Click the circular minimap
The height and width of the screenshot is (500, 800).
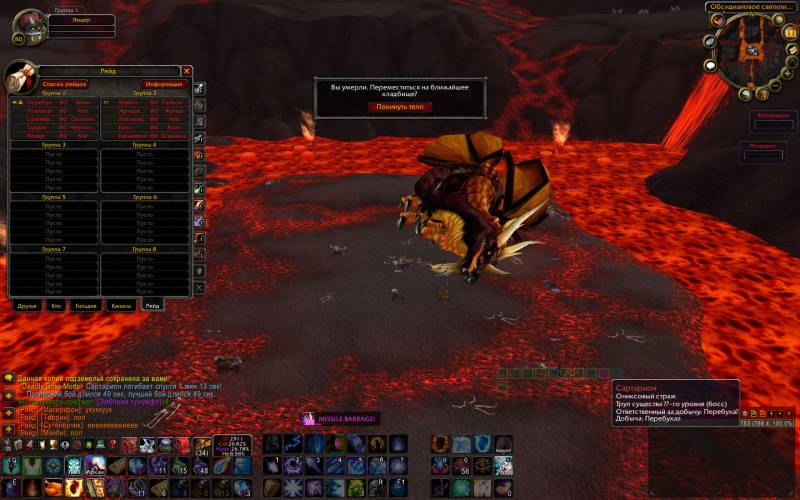click(748, 51)
